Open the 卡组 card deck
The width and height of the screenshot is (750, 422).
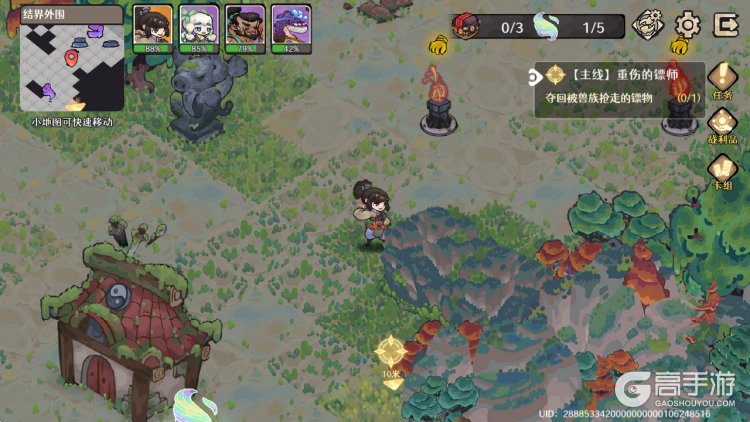[722, 170]
